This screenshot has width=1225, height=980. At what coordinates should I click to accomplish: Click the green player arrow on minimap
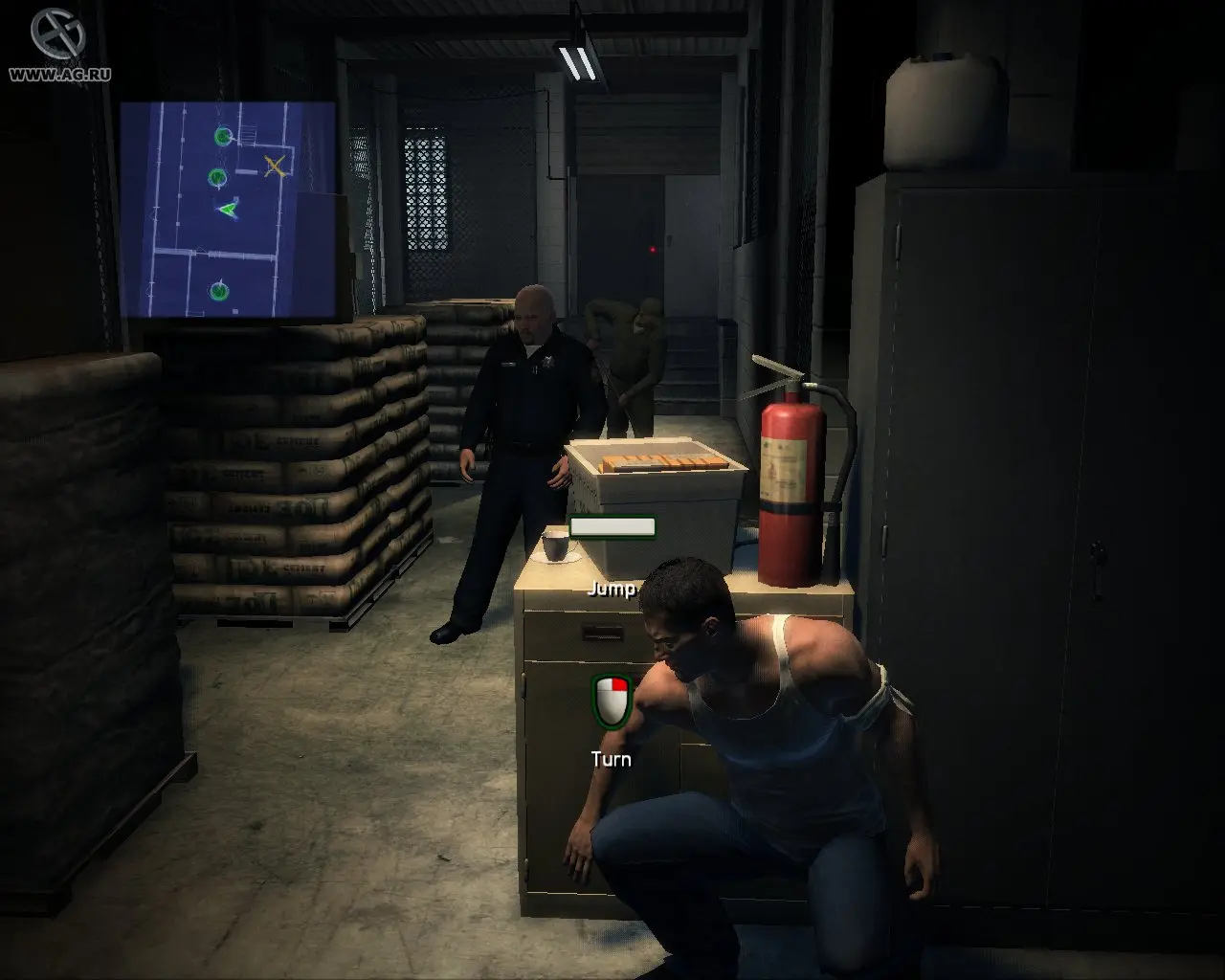tap(227, 208)
